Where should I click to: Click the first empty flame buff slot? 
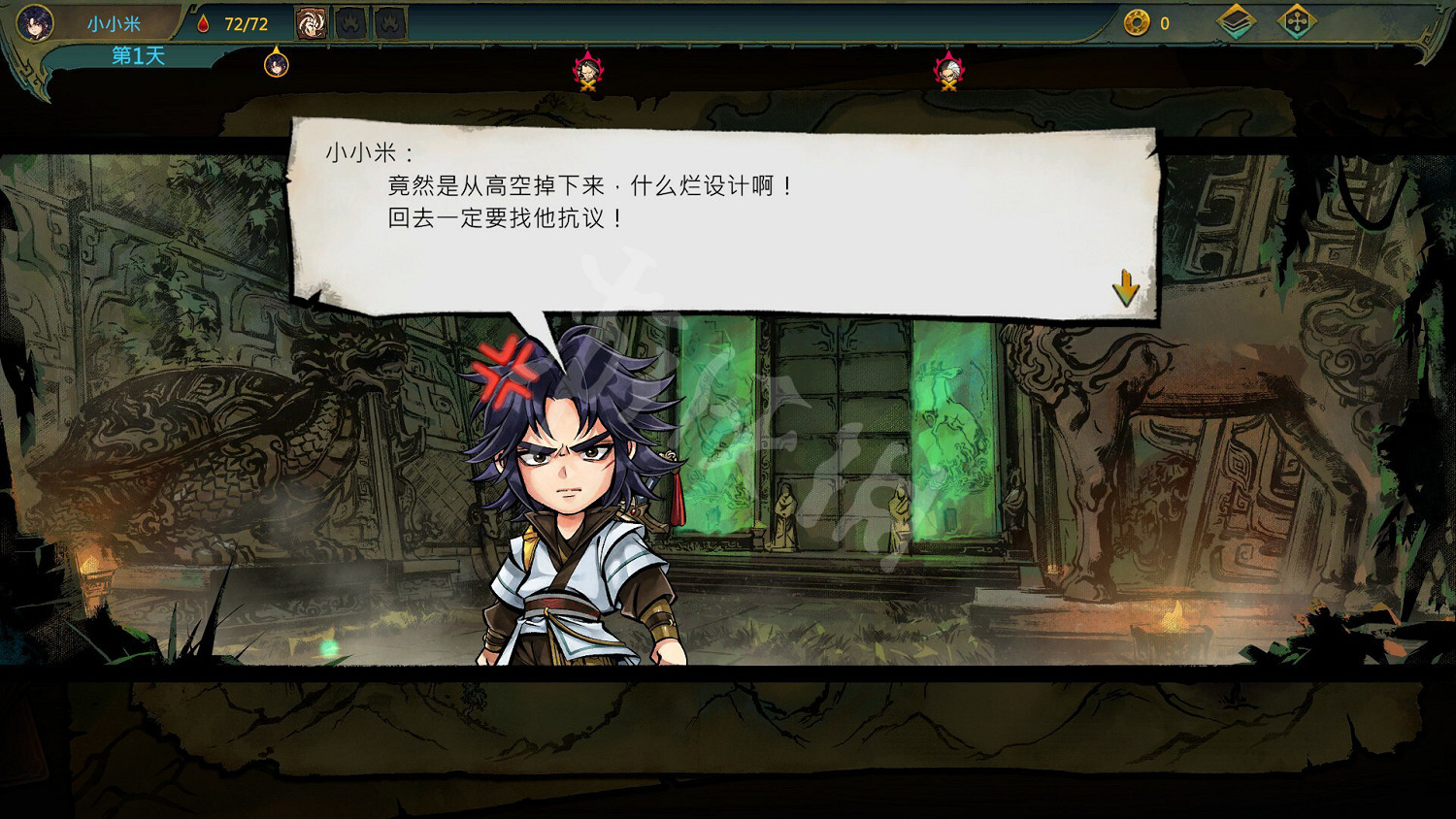tap(349, 21)
